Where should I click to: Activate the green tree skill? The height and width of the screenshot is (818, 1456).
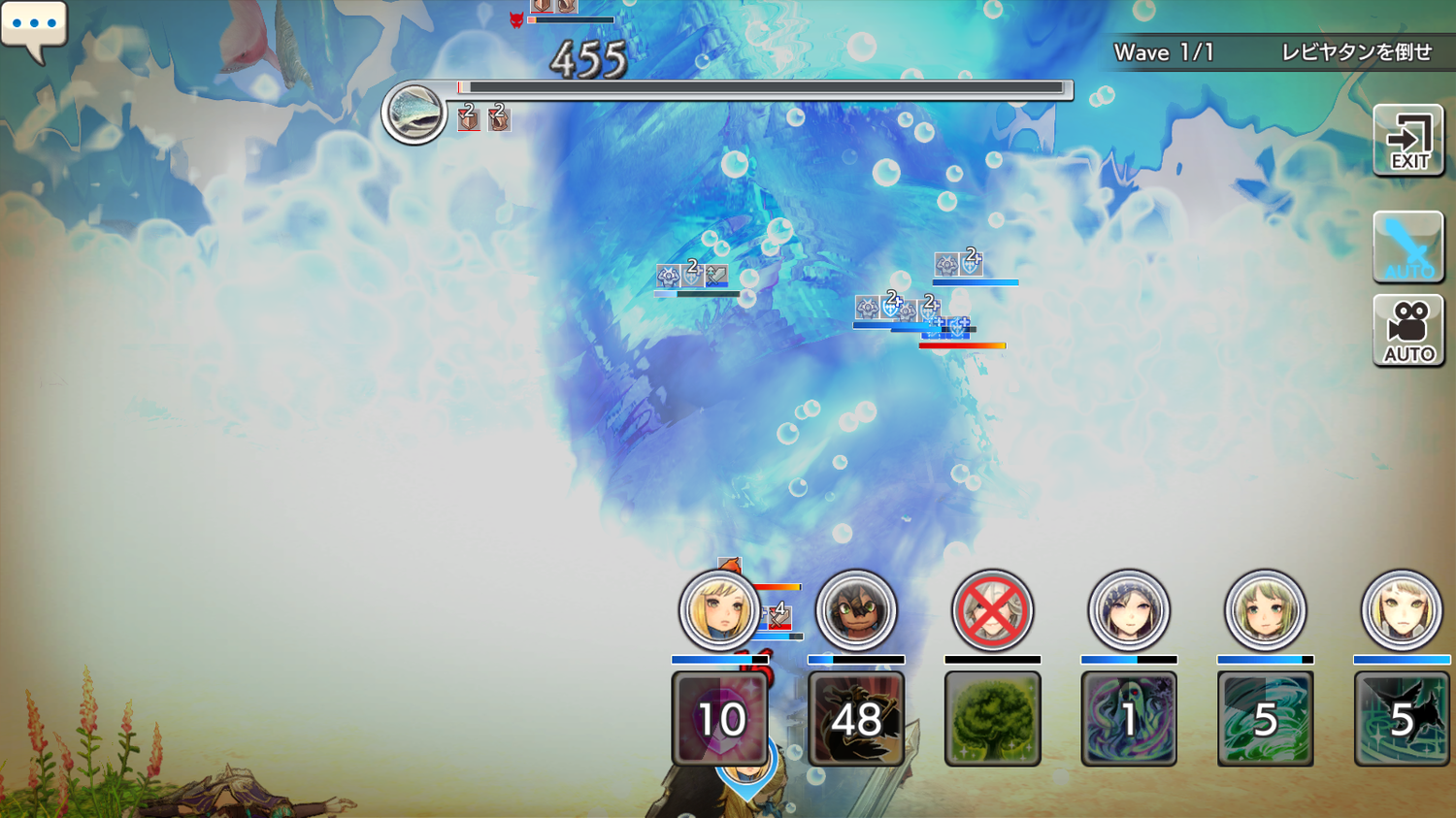[x=992, y=718]
